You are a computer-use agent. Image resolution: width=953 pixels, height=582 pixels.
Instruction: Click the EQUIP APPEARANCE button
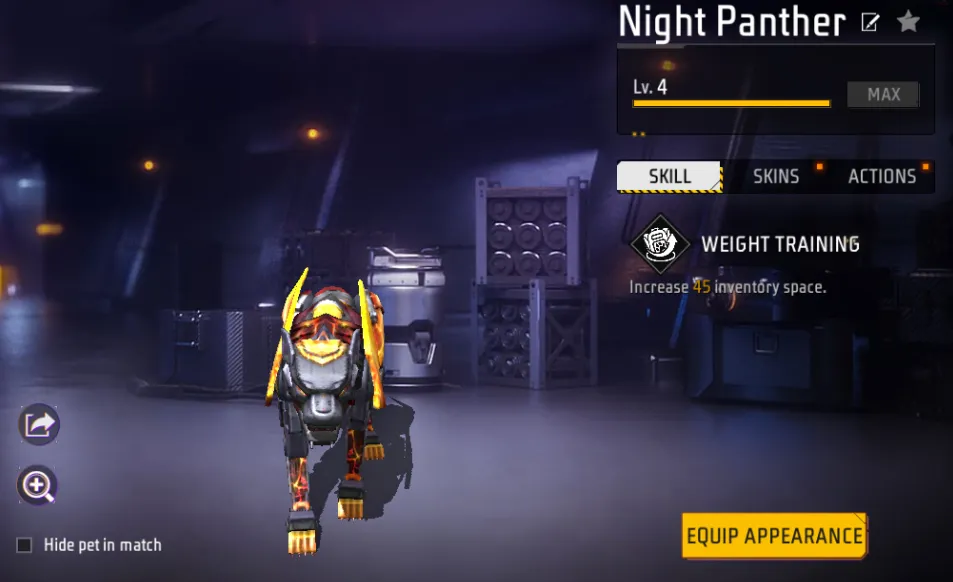(x=774, y=536)
